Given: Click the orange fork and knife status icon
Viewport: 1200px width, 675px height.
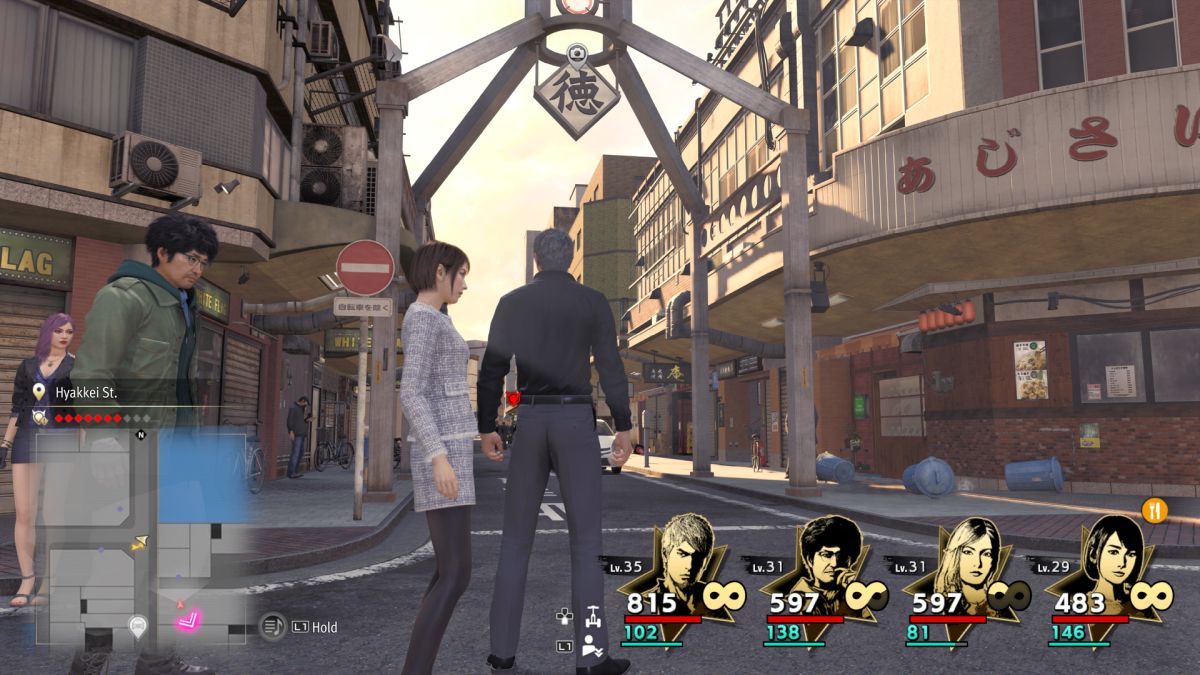Looking at the screenshot, I should [1155, 510].
